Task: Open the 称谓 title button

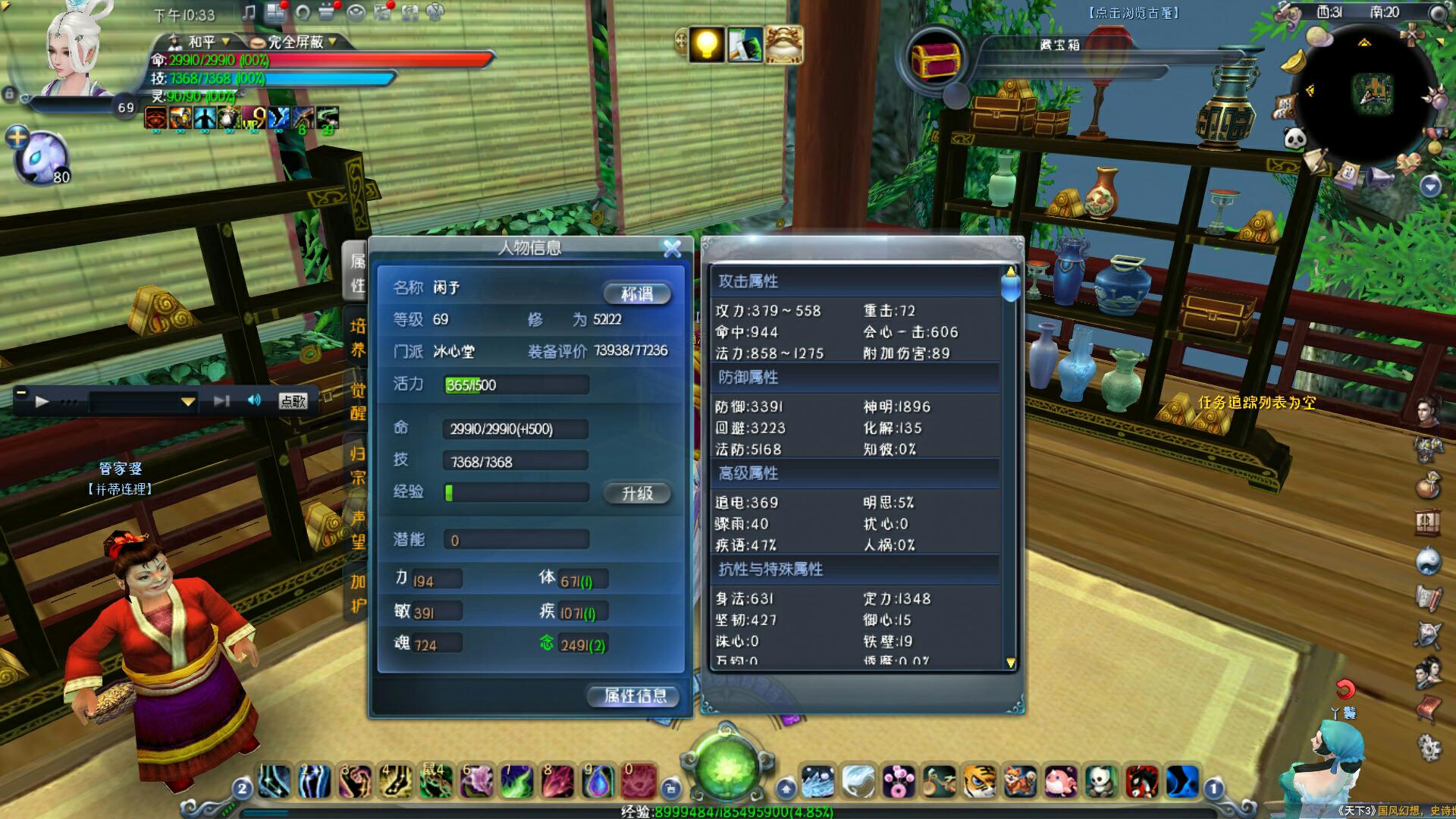Action: (x=637, y=293)
